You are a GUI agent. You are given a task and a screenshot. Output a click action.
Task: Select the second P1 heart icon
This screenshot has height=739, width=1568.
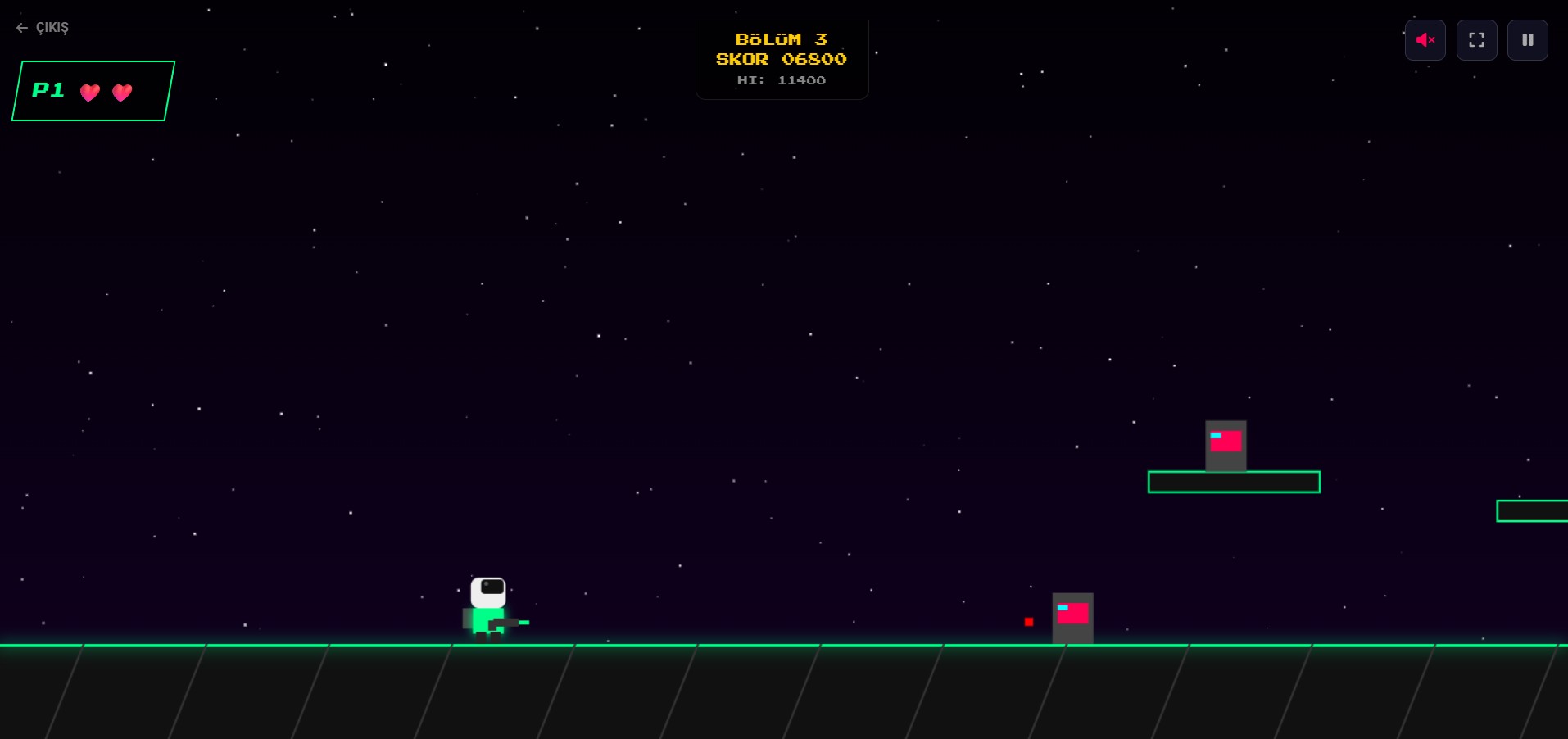coord(121,93)
